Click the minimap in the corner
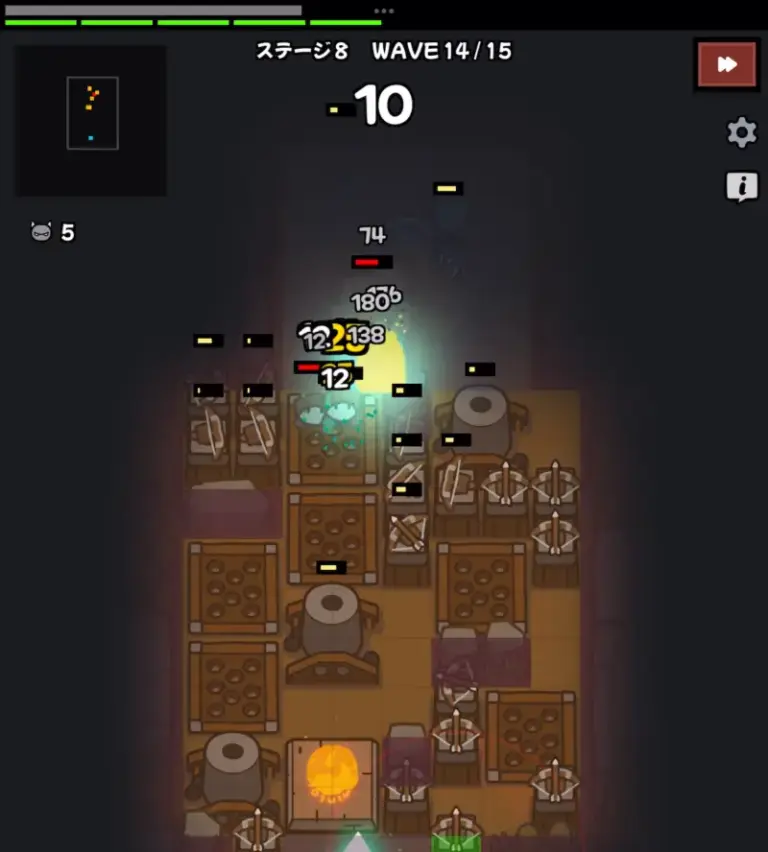The image size is (768, 852). click(91, 120)
